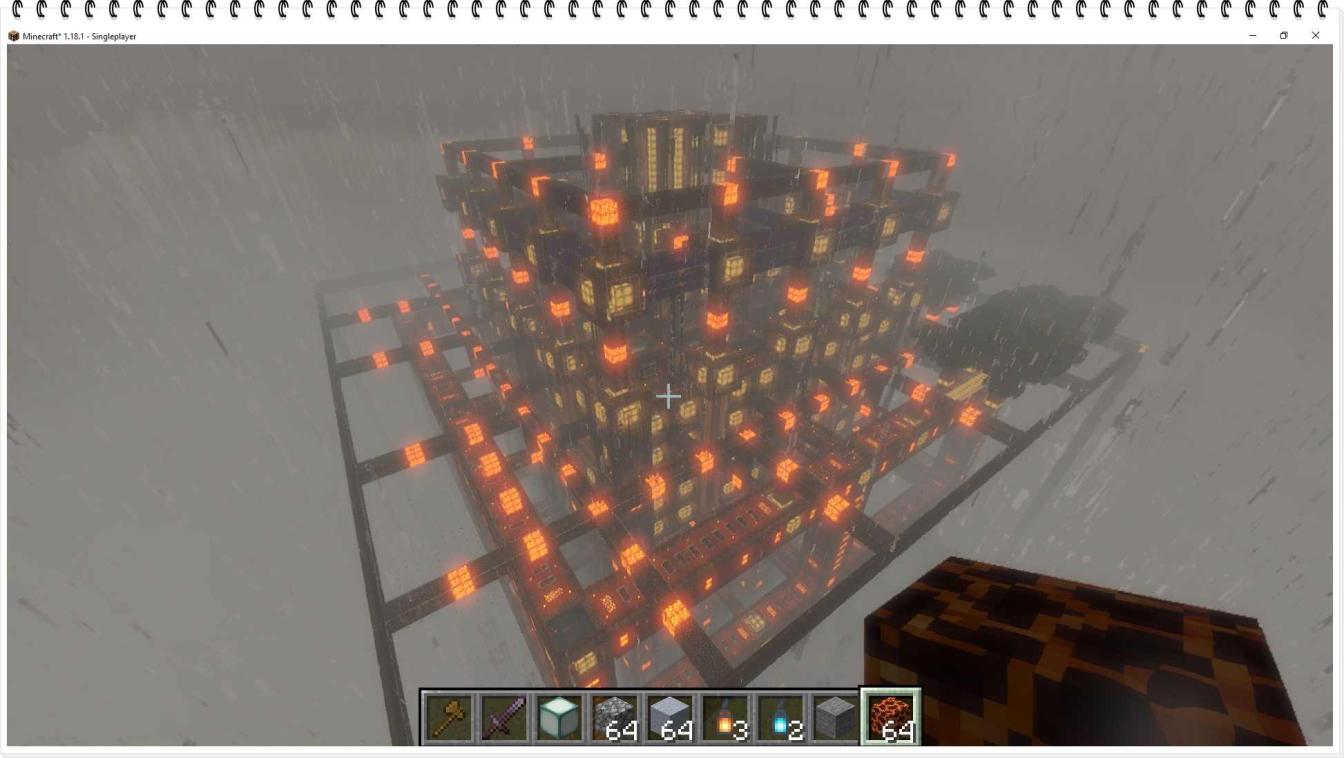The height and width of the screenshot is (758, 1344).
Task: Restore down the Minecraft window
Action: click(1283, 36)
